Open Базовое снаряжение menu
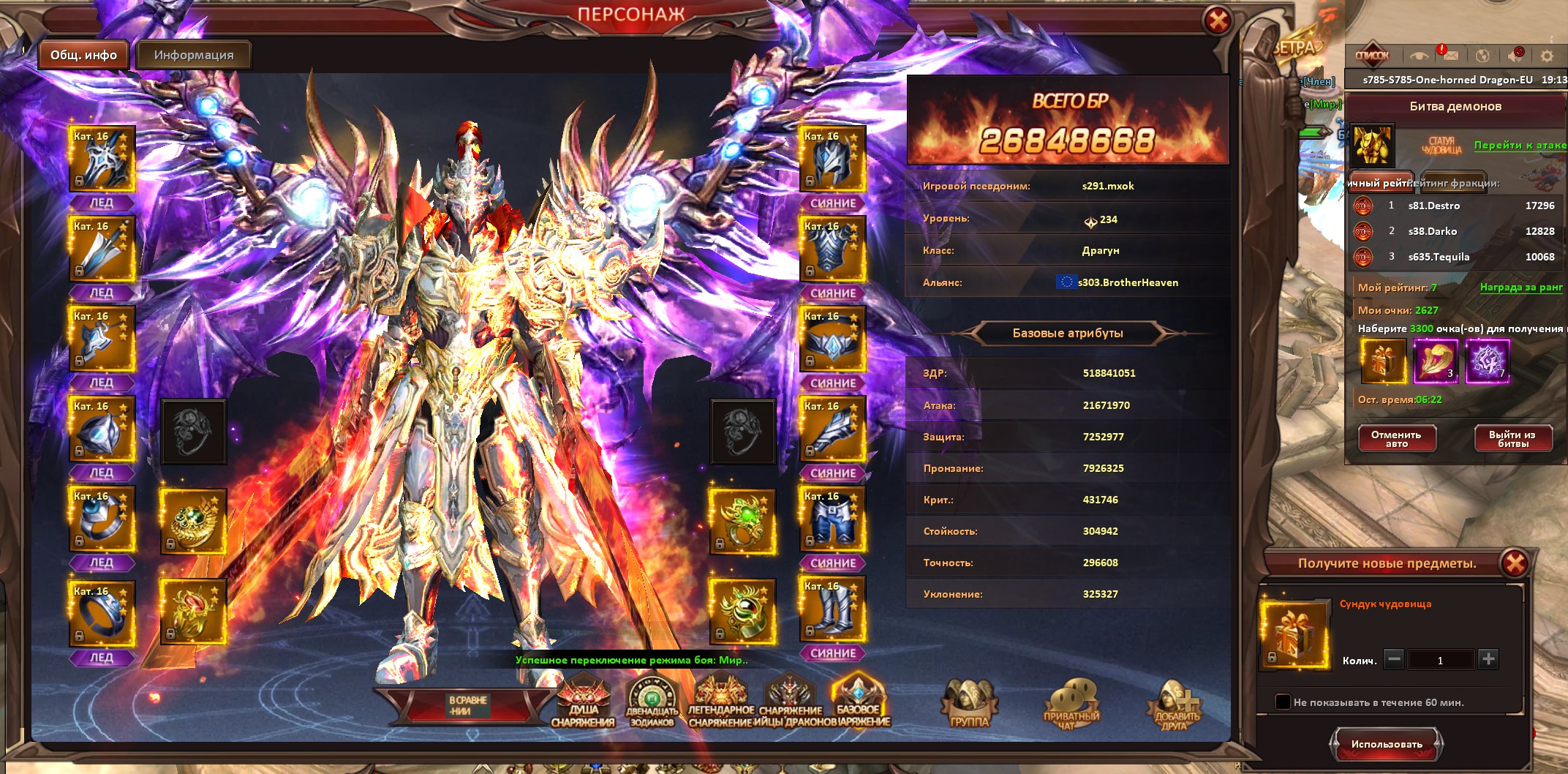Image resolution: width=1568 pixels, height=774 pixels. [x=859, y=702]
